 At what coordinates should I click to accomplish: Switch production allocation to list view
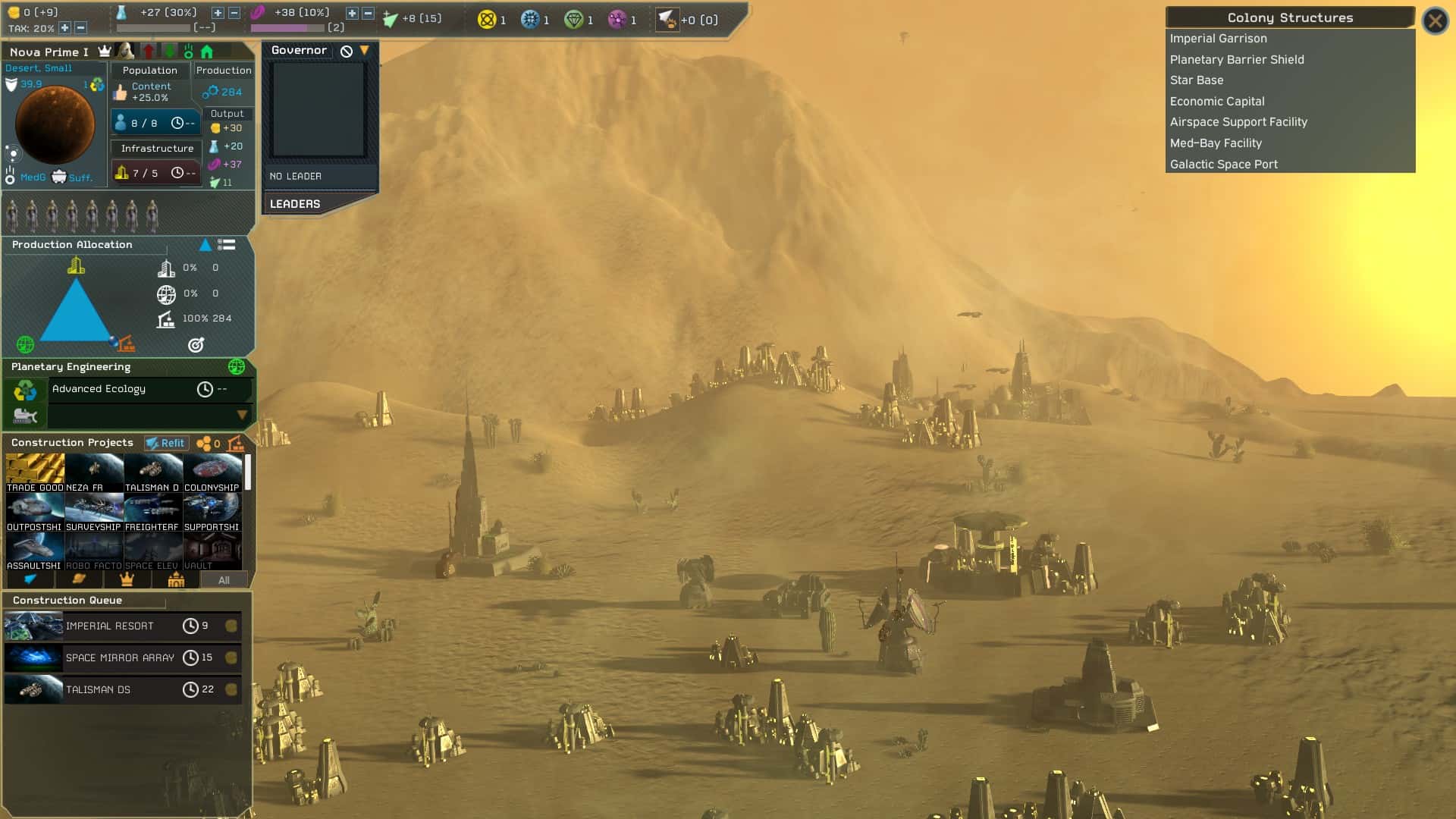[x=226, y=245]
